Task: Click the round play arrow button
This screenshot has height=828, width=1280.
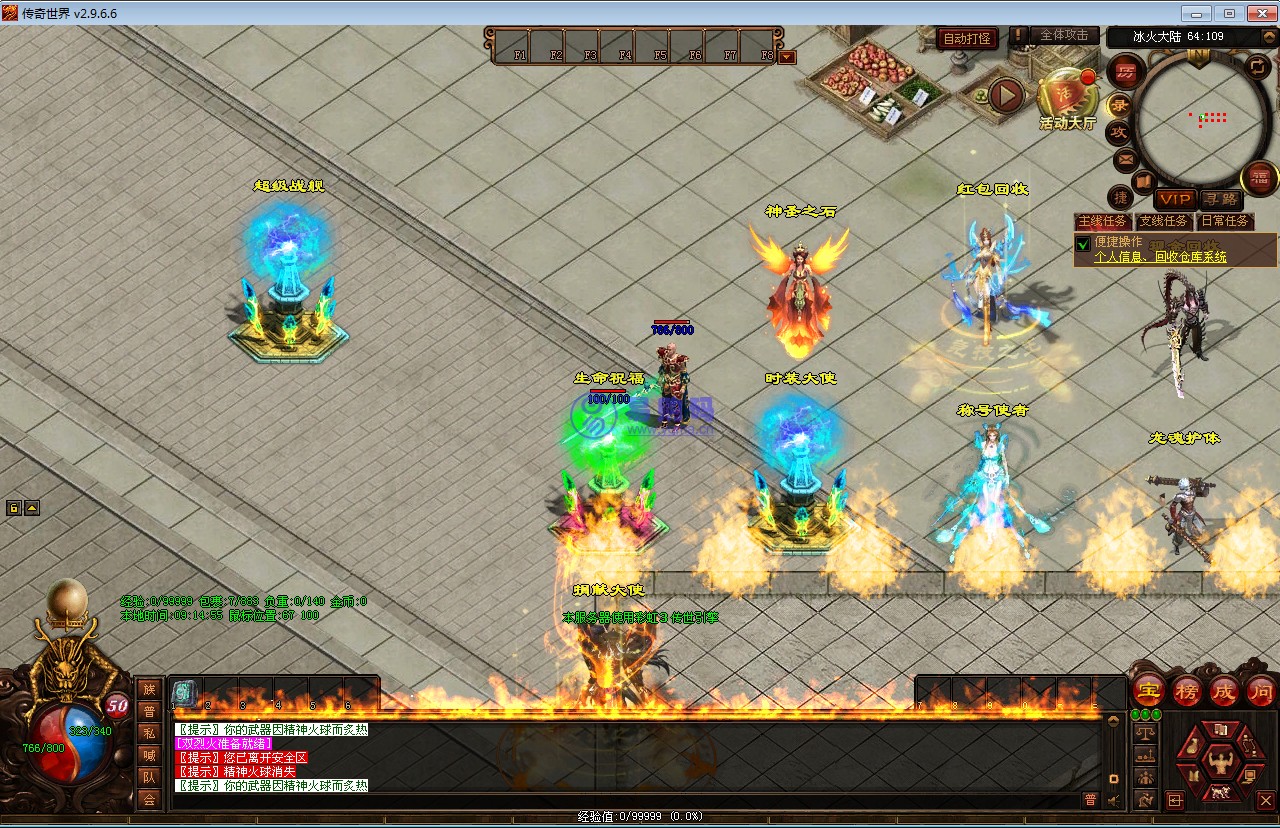Action: [x=1006, y=96]
